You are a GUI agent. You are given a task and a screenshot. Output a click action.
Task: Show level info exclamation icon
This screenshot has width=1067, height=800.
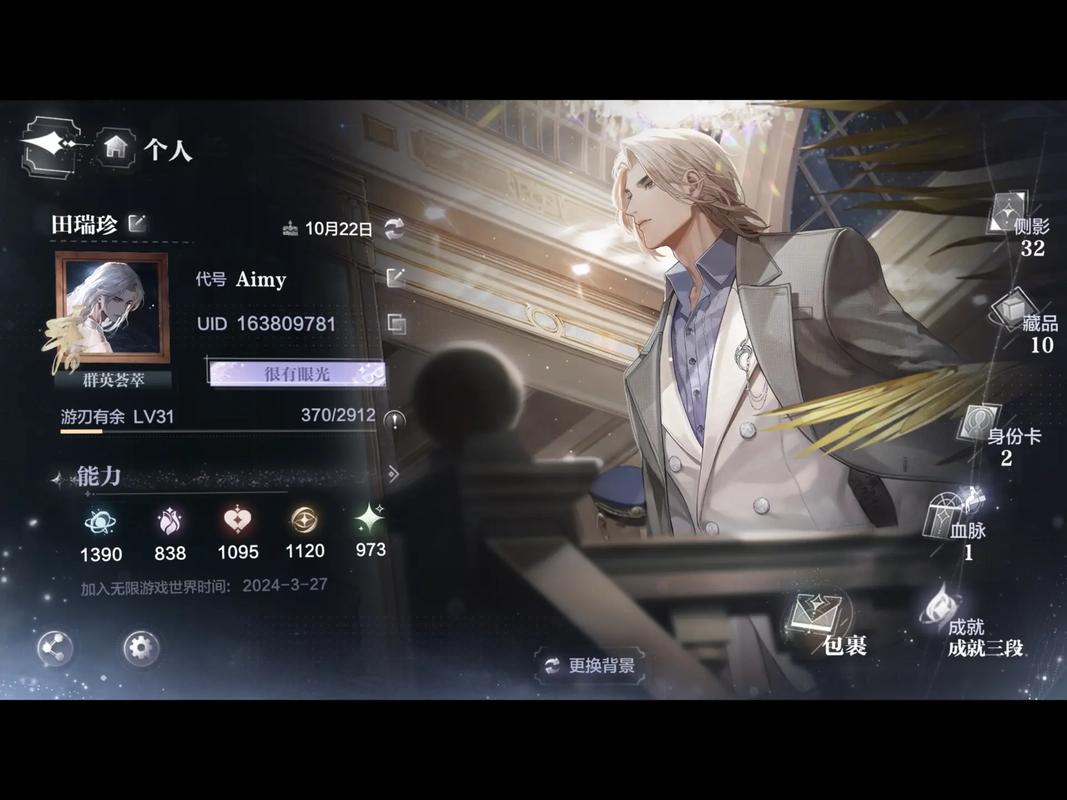(x=395, y=420)
